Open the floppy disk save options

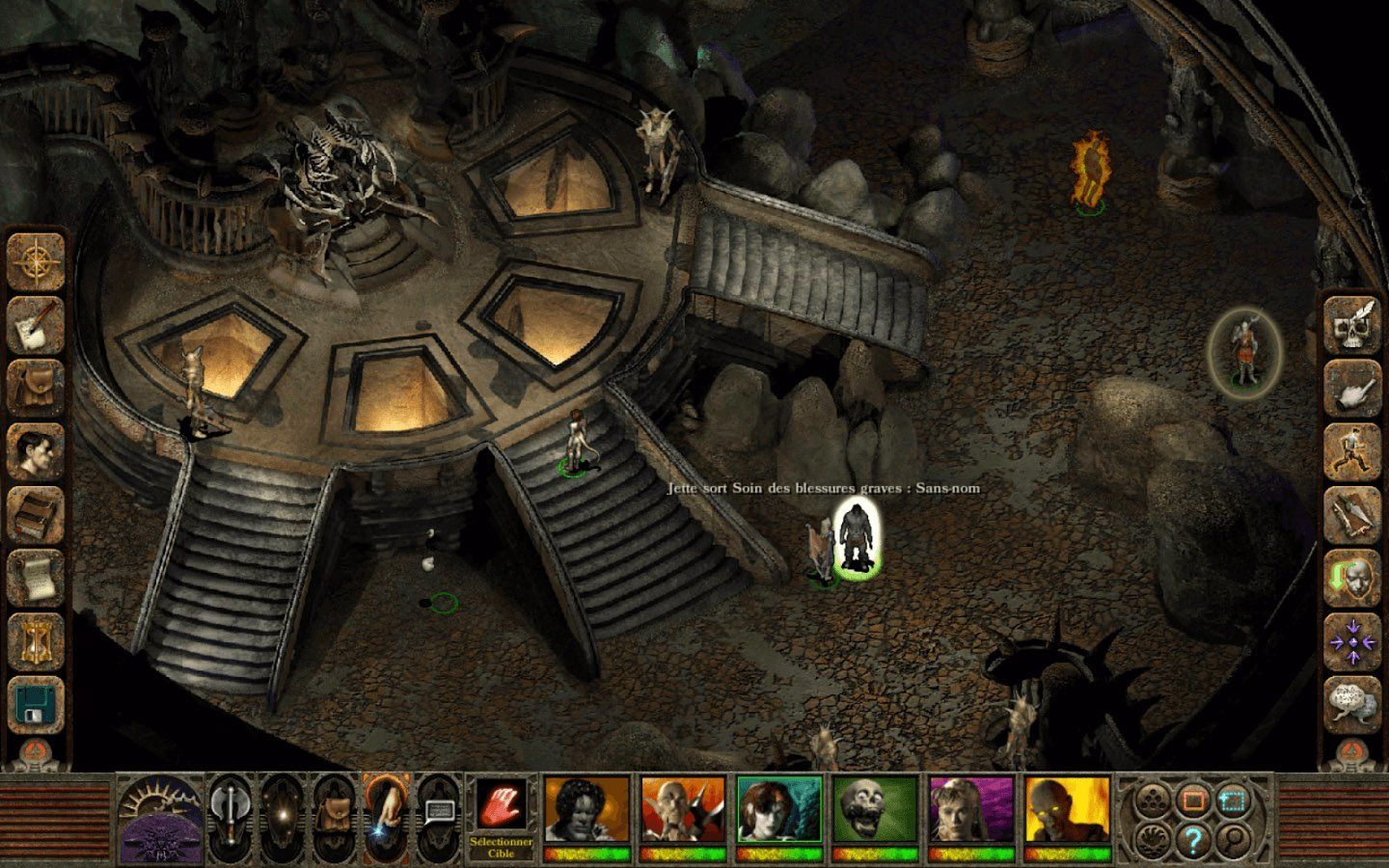[x=37, y=704]
